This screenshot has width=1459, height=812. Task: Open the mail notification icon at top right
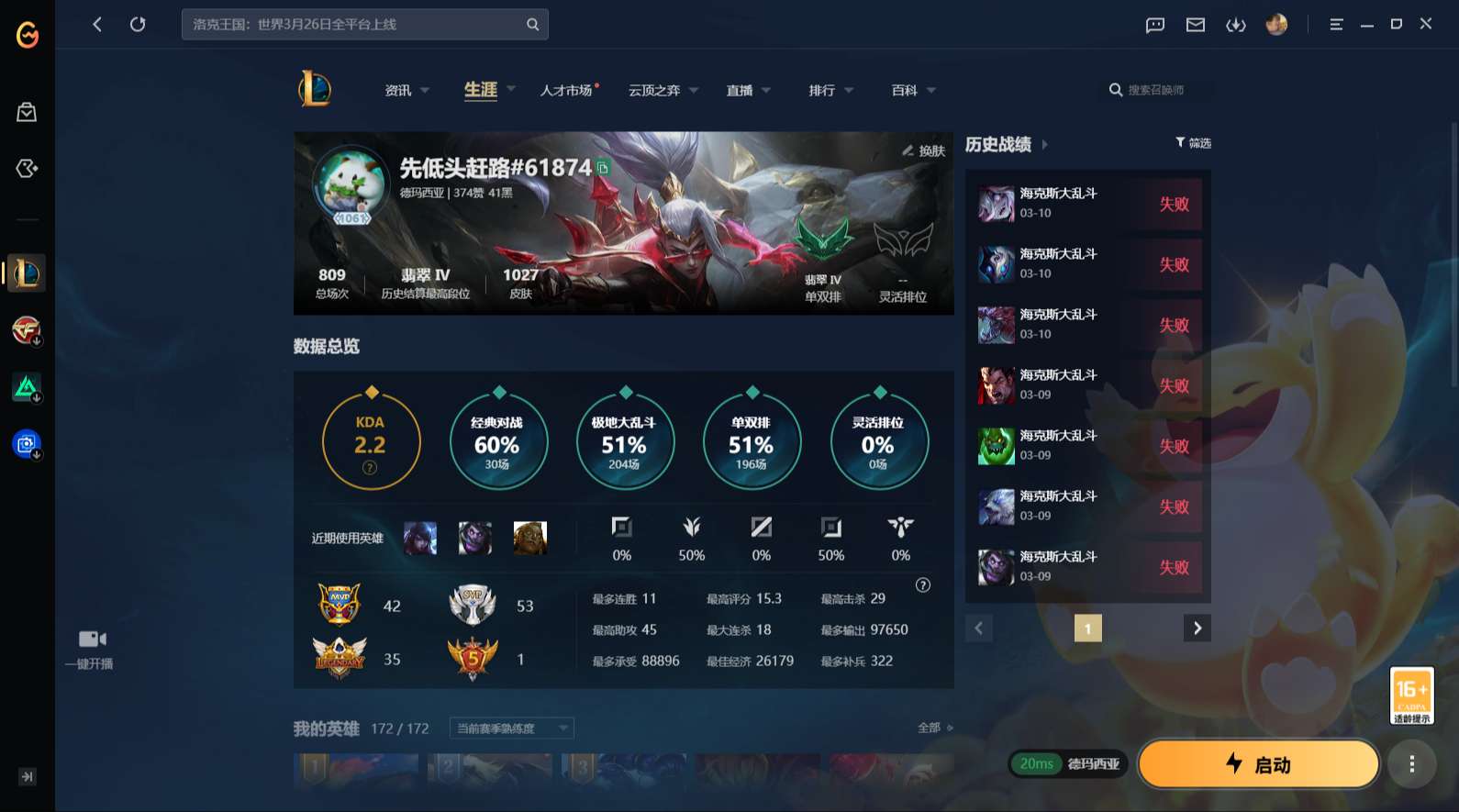pos(1195,25)
